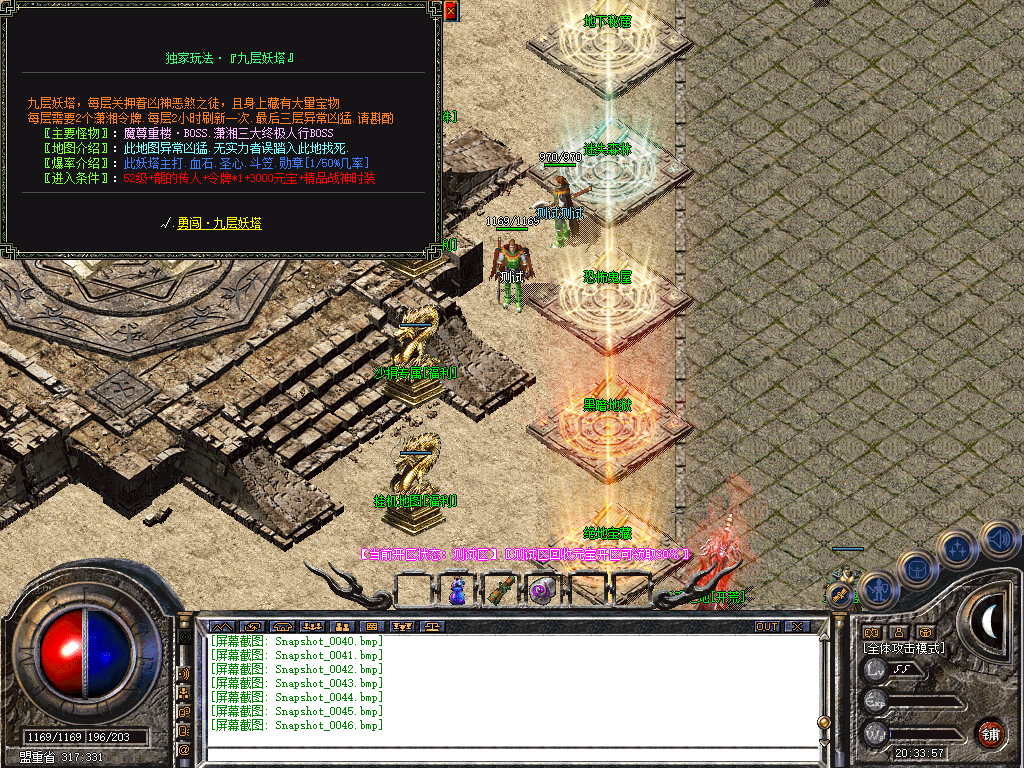Open the skills sparkle round button
Viewport: 1024px width, 768px height.
coord(958,549)
